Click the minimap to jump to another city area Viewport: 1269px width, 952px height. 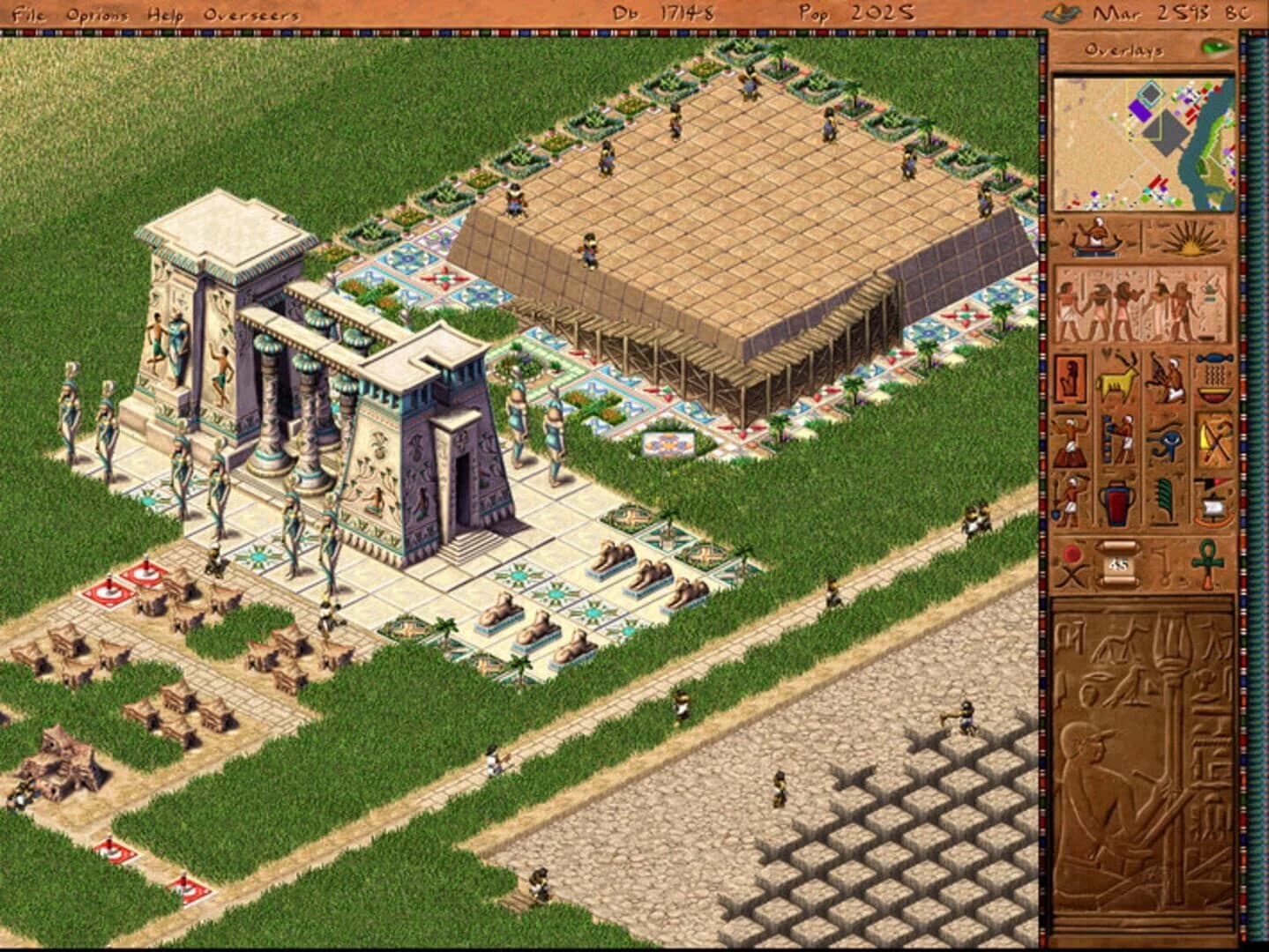click(x=1142, y=141)
